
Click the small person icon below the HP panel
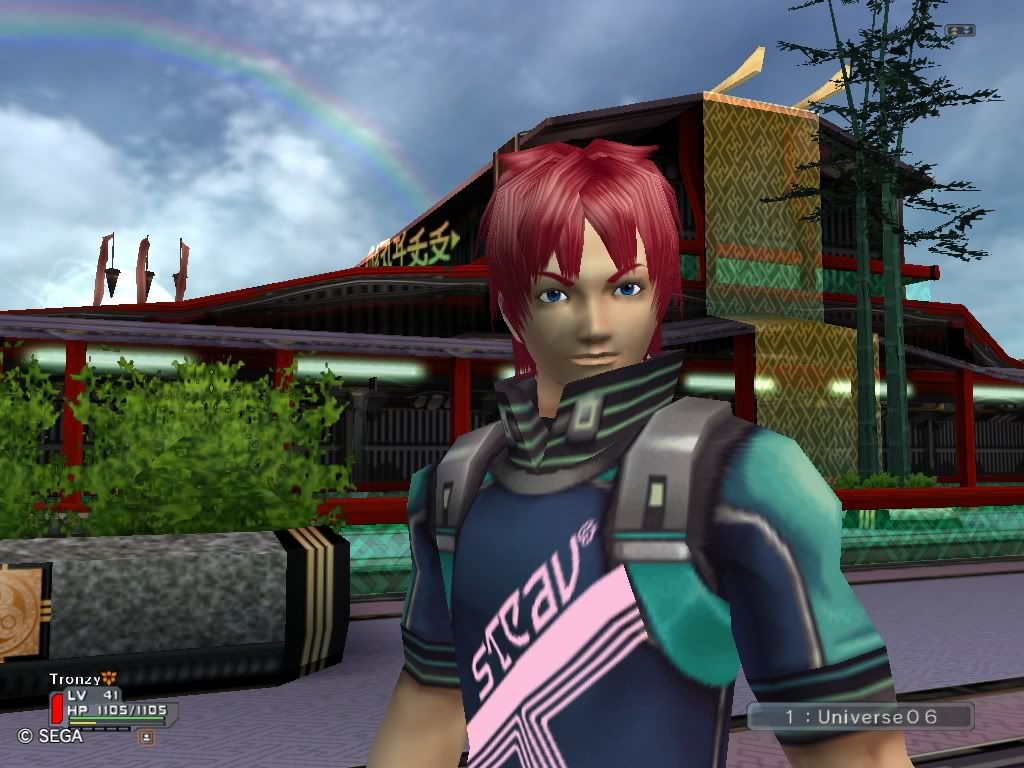click(x=147, y=737)
